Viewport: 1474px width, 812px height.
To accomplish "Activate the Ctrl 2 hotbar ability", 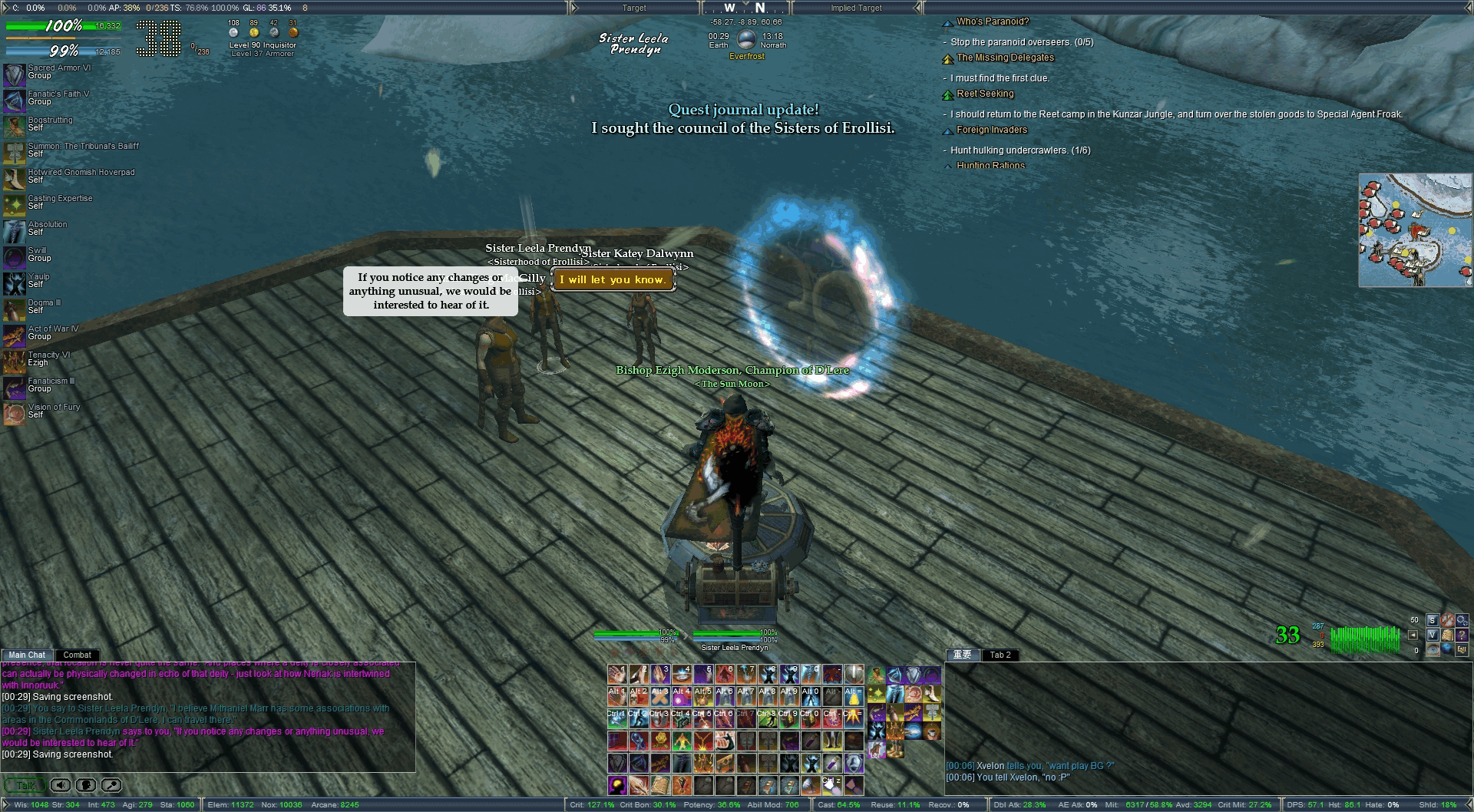I will (x=639, y=719).
